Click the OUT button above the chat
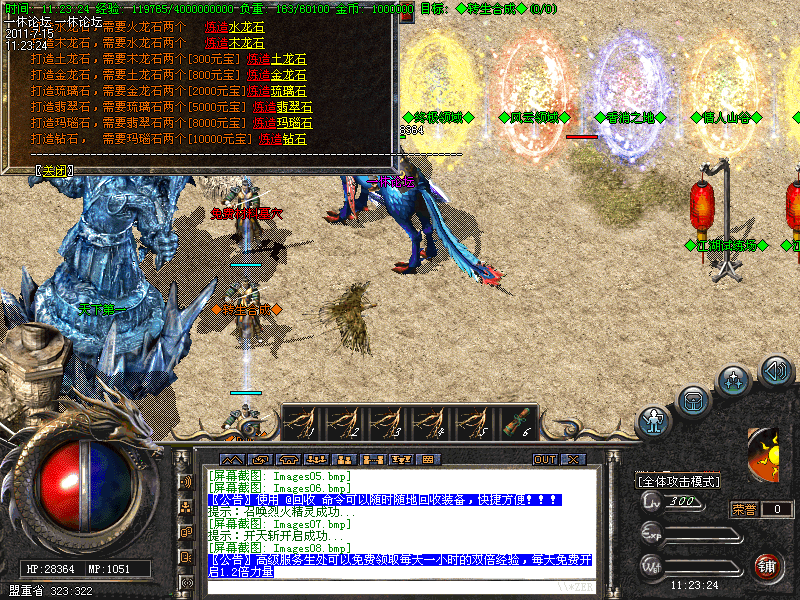The image size is (800, 600). coord(544,460)
